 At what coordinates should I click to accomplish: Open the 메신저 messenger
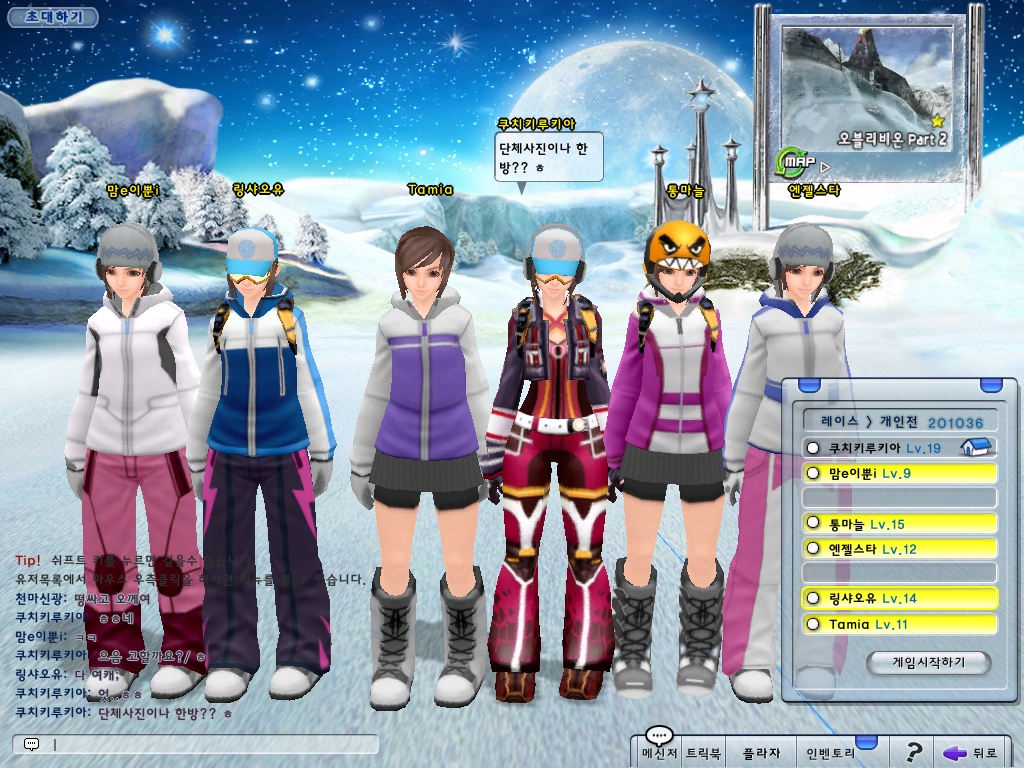pos(660,751)
